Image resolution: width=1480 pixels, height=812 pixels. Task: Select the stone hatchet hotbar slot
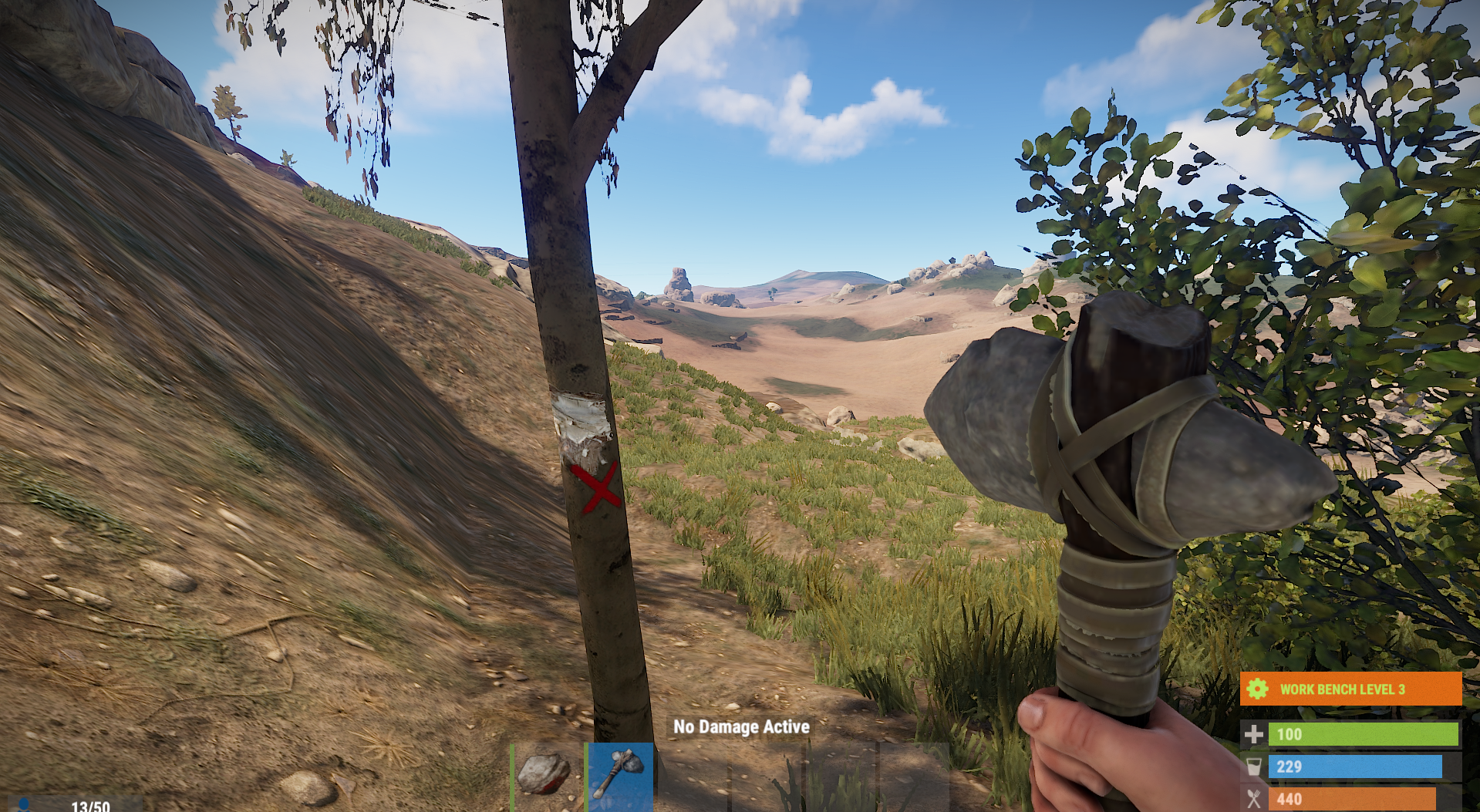620,775
